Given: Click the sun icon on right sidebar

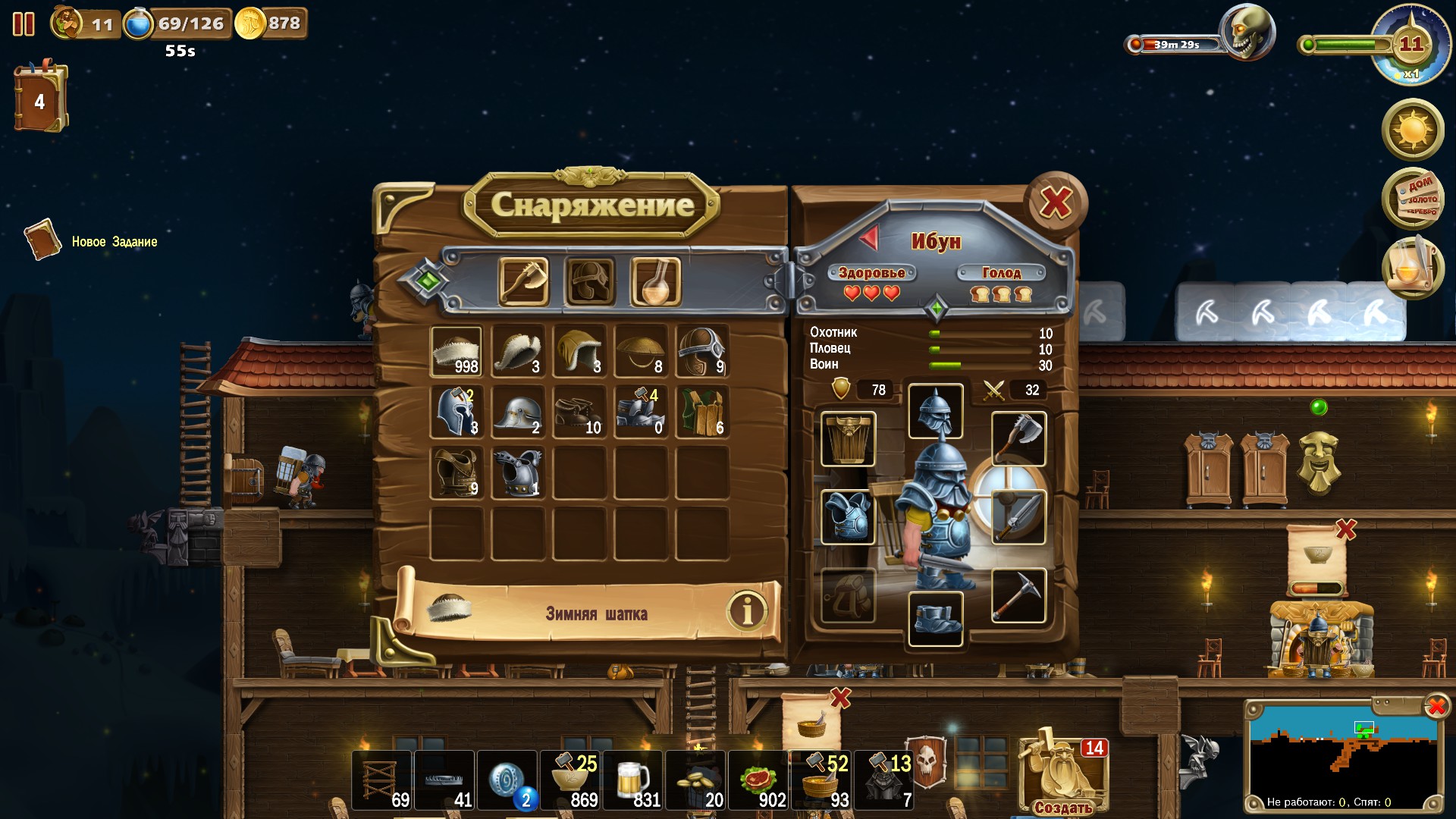Looking at the screenshot, I should point(1412,130).
